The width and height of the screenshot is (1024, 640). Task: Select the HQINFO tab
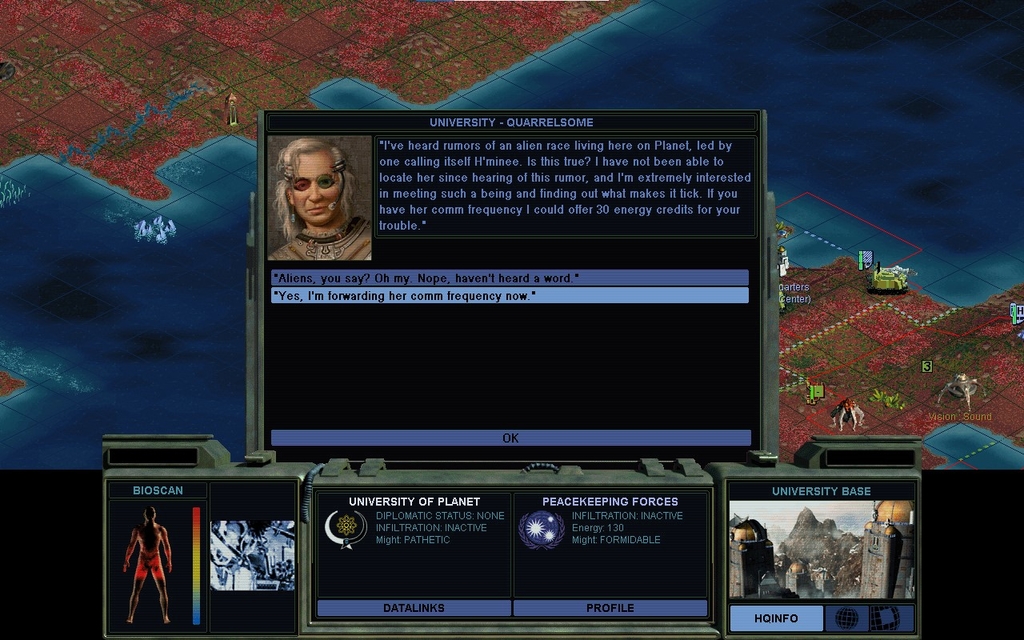(x=776, y=618)
